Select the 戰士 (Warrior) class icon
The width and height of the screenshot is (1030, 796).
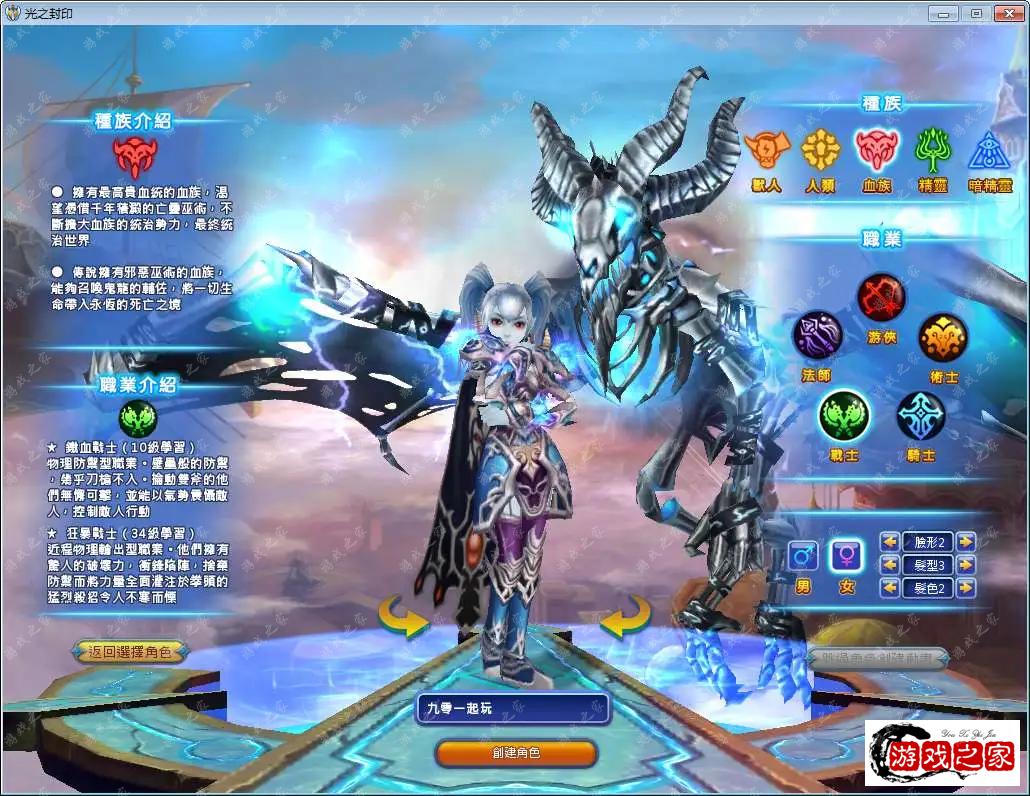843,416
